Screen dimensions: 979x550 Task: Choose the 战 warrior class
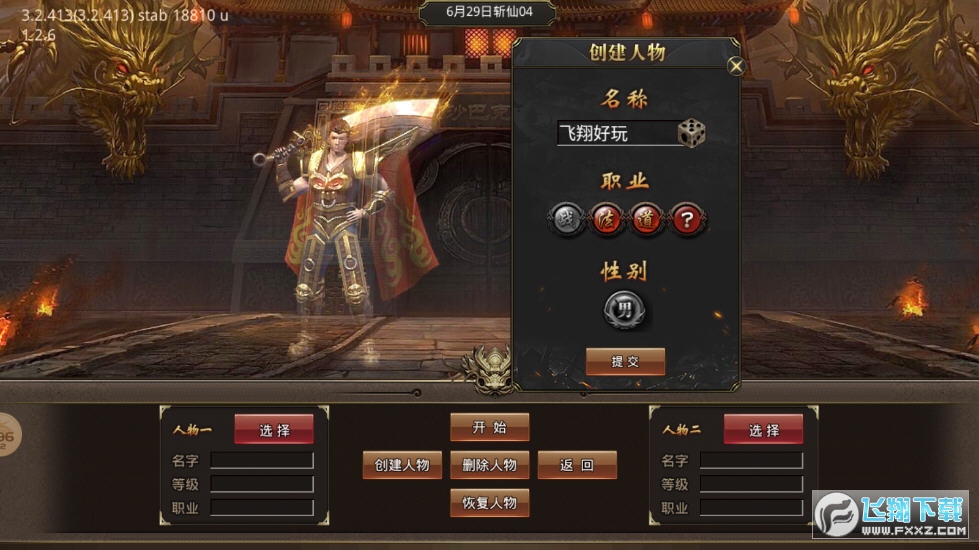[567, 219]
